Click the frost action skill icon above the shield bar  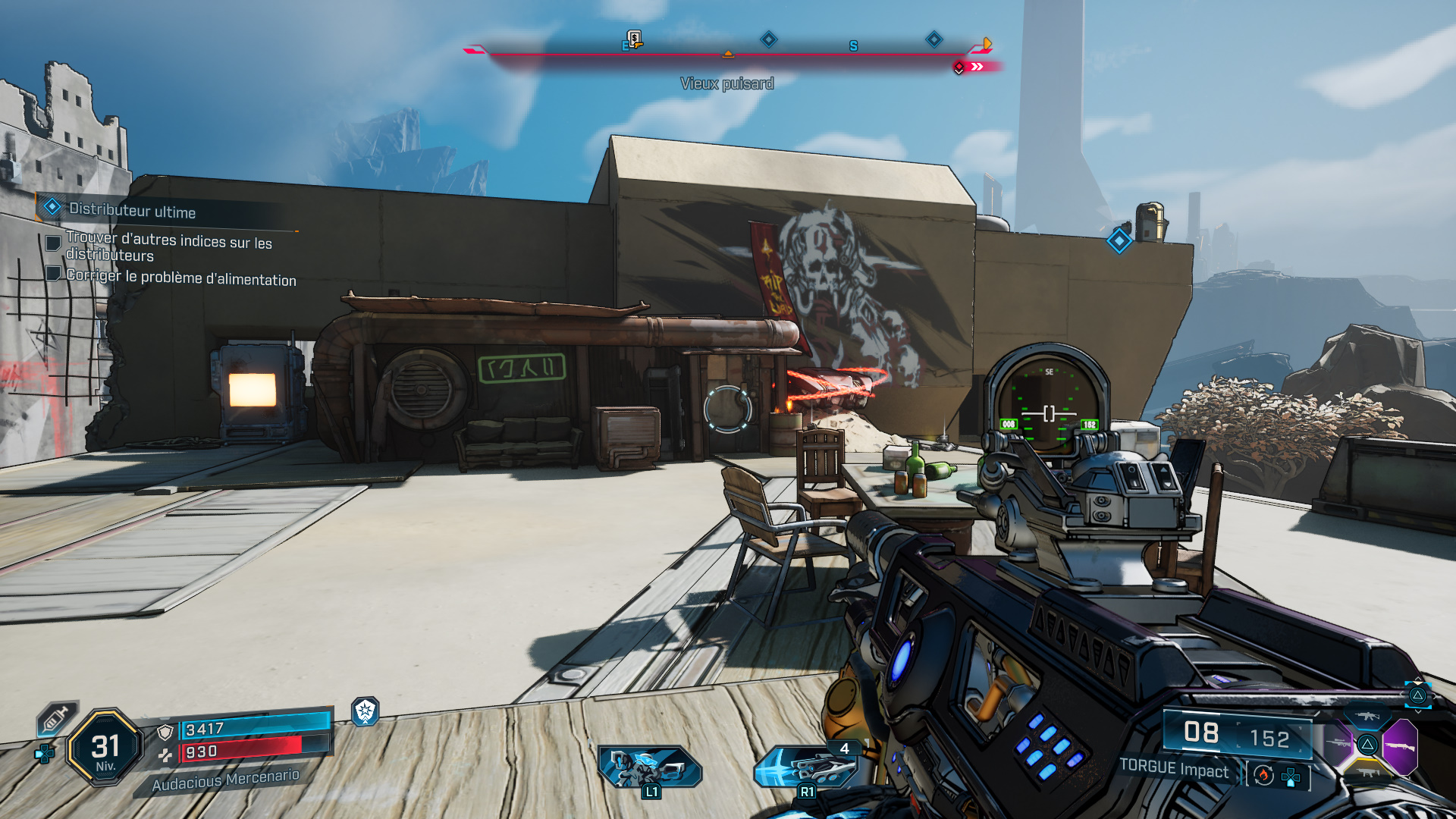pyautogui.click(x=365, y=712)
